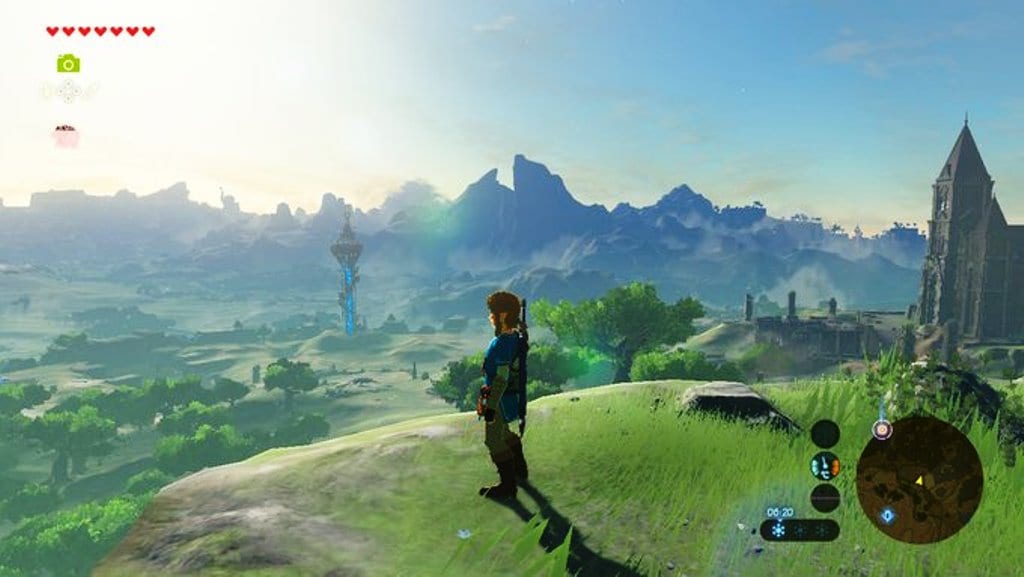This screenshot has width=1024, height=577.
Task: Click the pink ability icon below the camera
Action: coord(66,136)
